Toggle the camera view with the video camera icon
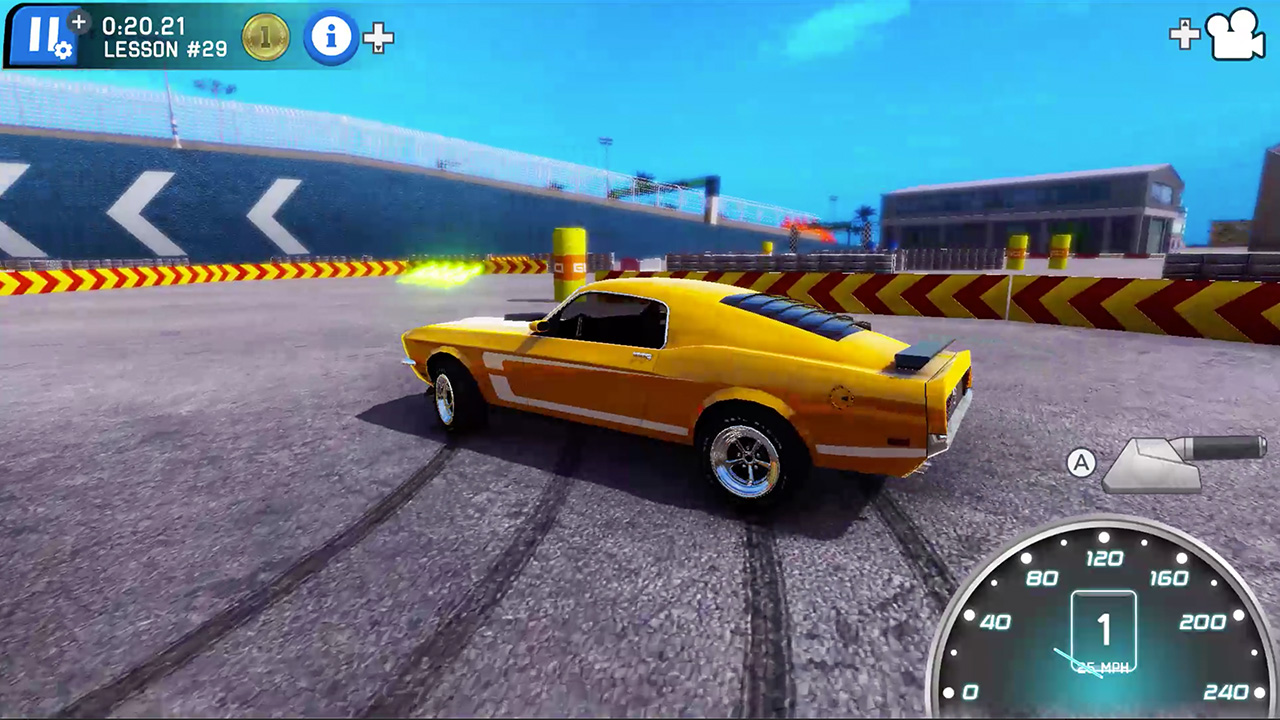 click(1237, 34)
